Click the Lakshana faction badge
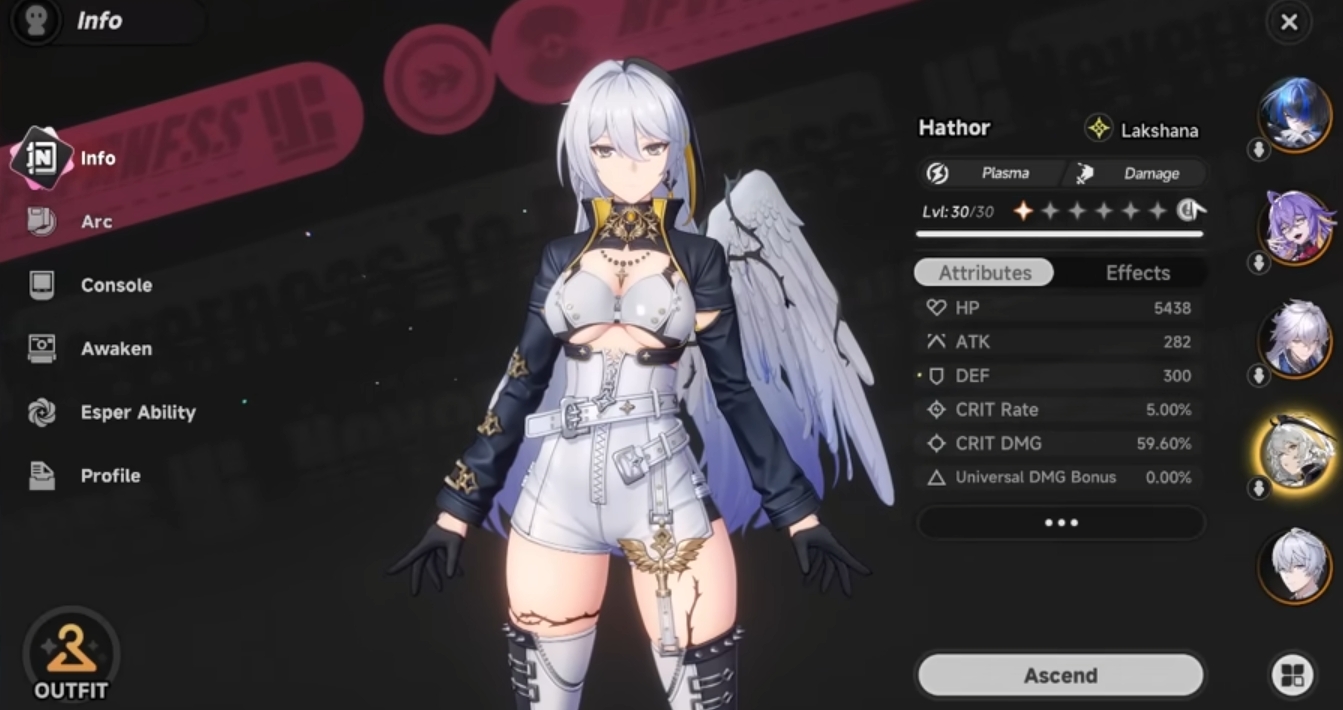 1142,130
